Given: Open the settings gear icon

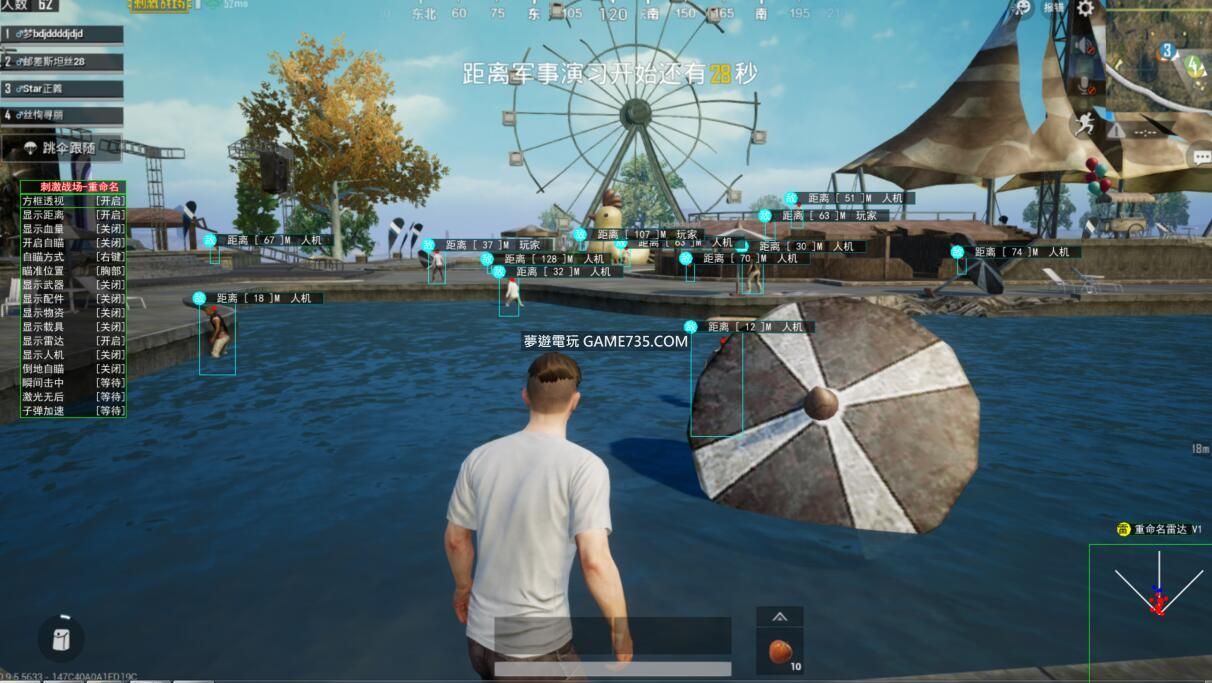Looking at the screenshot, I should (1084, 9).
